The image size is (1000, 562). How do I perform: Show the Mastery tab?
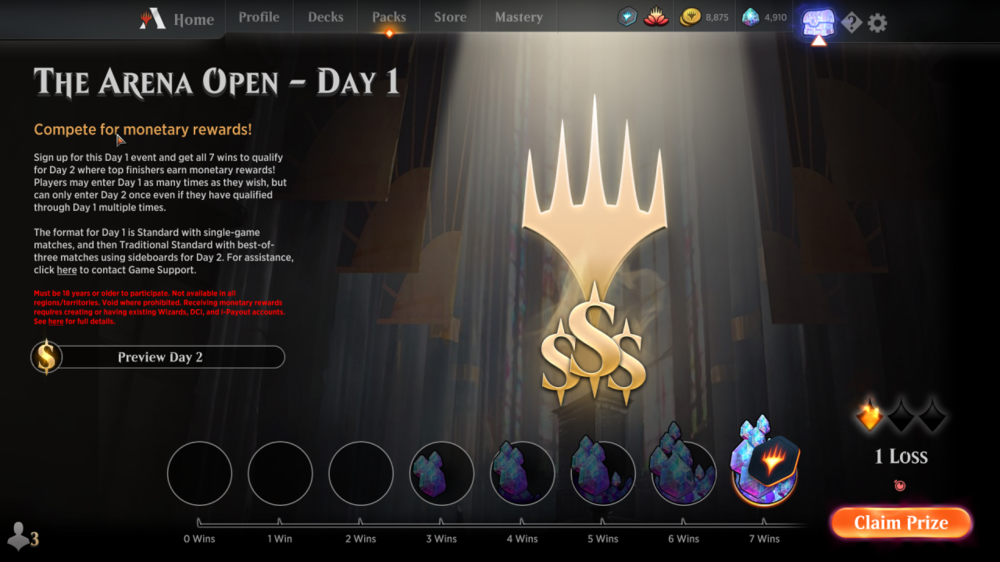tap(519, 17)
